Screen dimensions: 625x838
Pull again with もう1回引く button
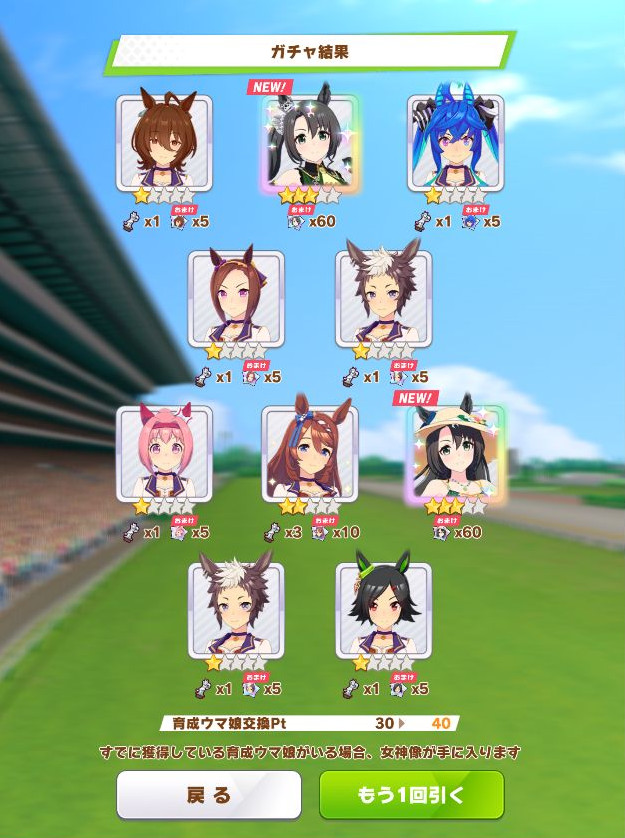click(x=411, y=795)
